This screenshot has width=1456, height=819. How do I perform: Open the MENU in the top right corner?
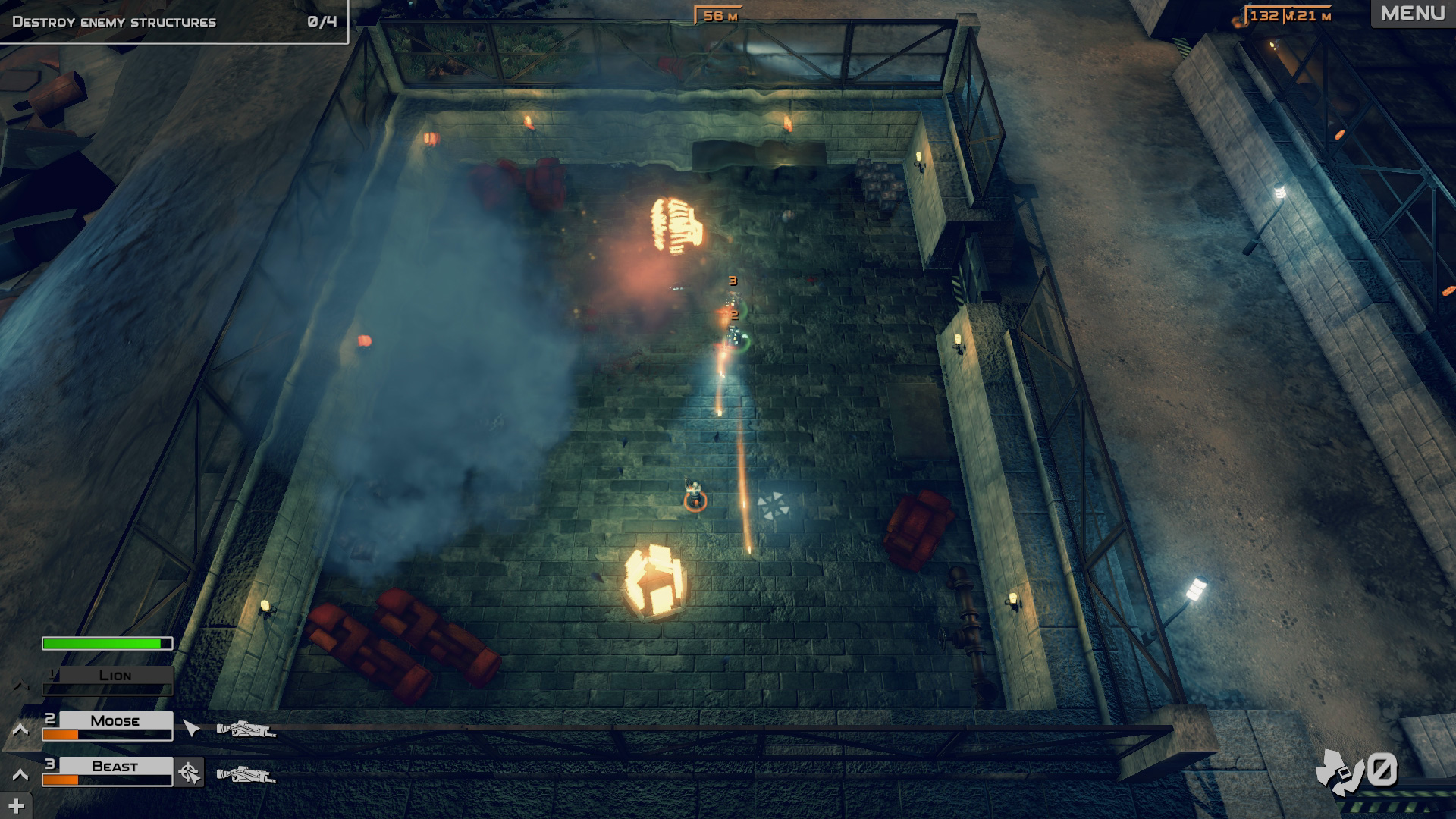click(1413, 13)
